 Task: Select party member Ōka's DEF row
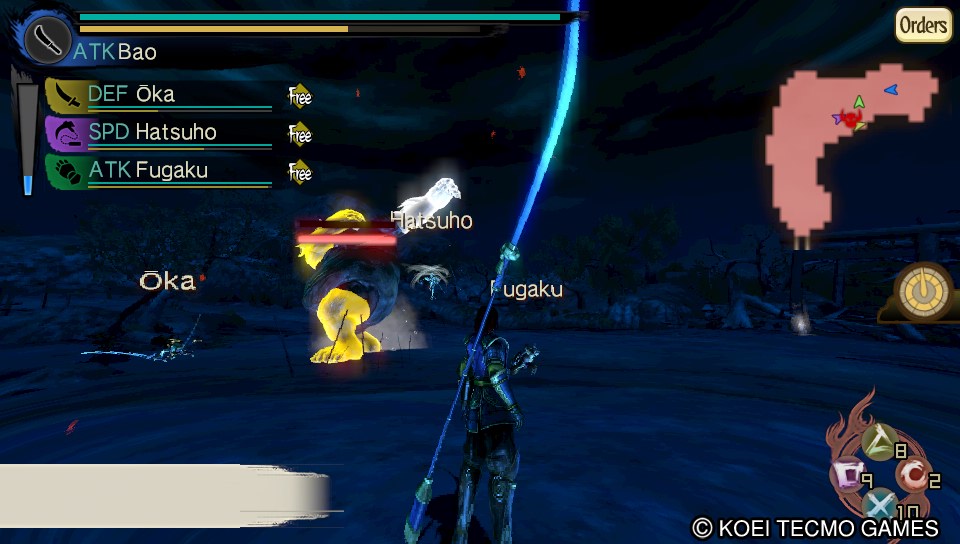160,95
